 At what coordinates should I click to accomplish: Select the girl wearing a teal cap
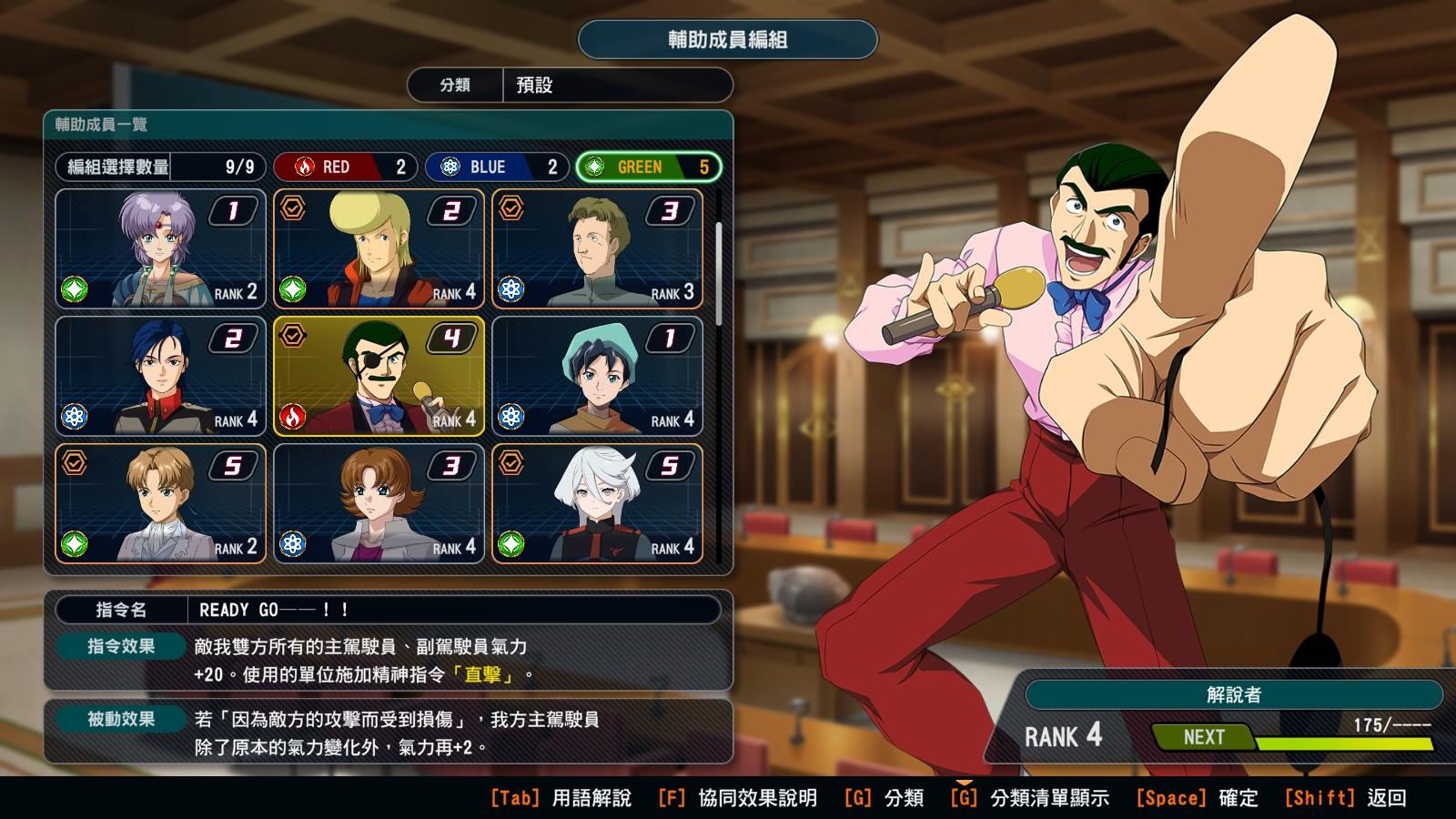pyautogui.click(x=598, y=377)
